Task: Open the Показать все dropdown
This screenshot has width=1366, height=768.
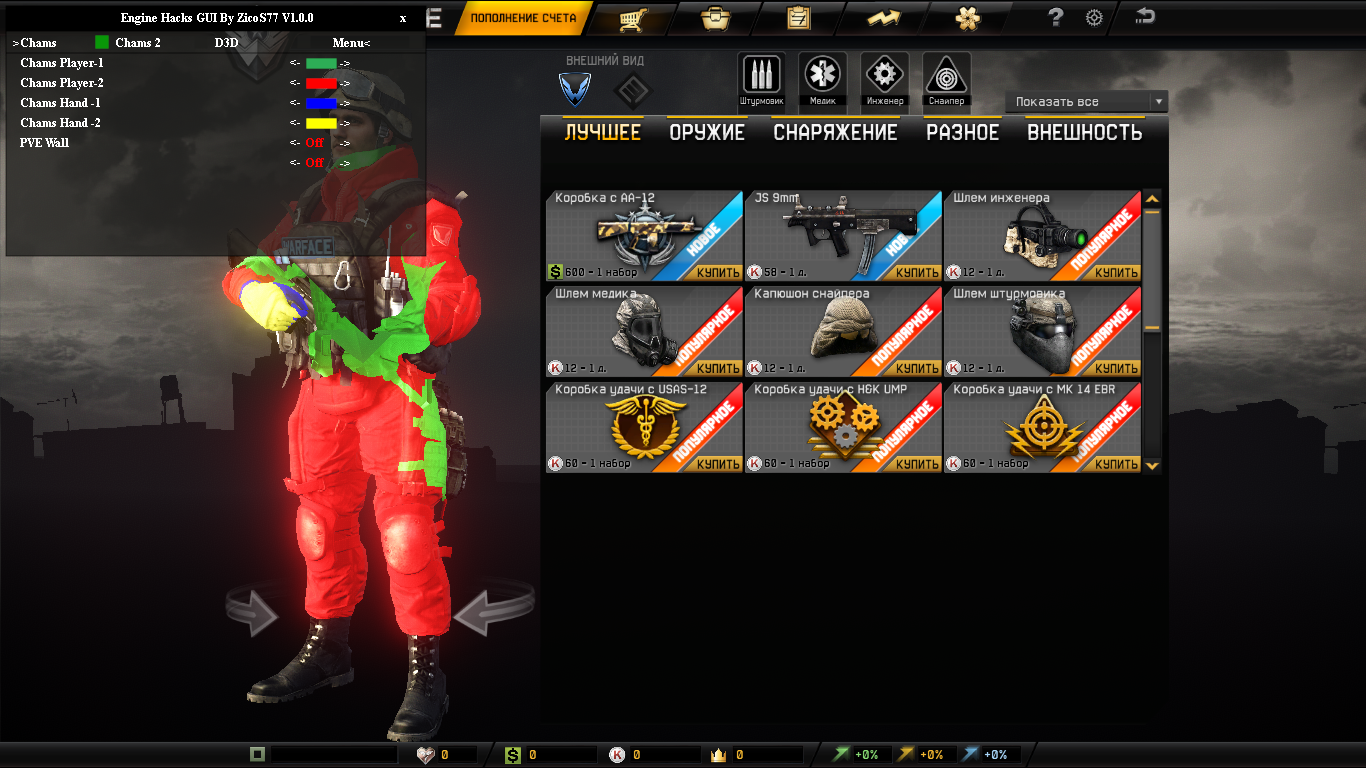Action: point(1085,101)
